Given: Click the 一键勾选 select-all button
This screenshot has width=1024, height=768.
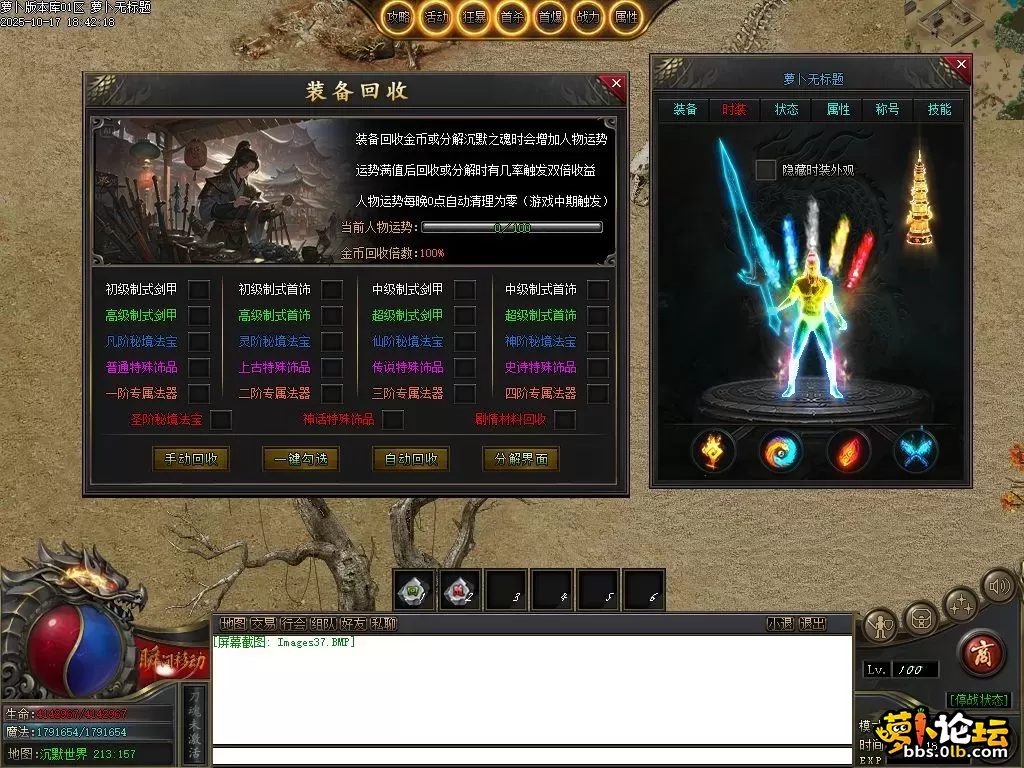Looking at the screenshot, I should click(x=301, y=459).
